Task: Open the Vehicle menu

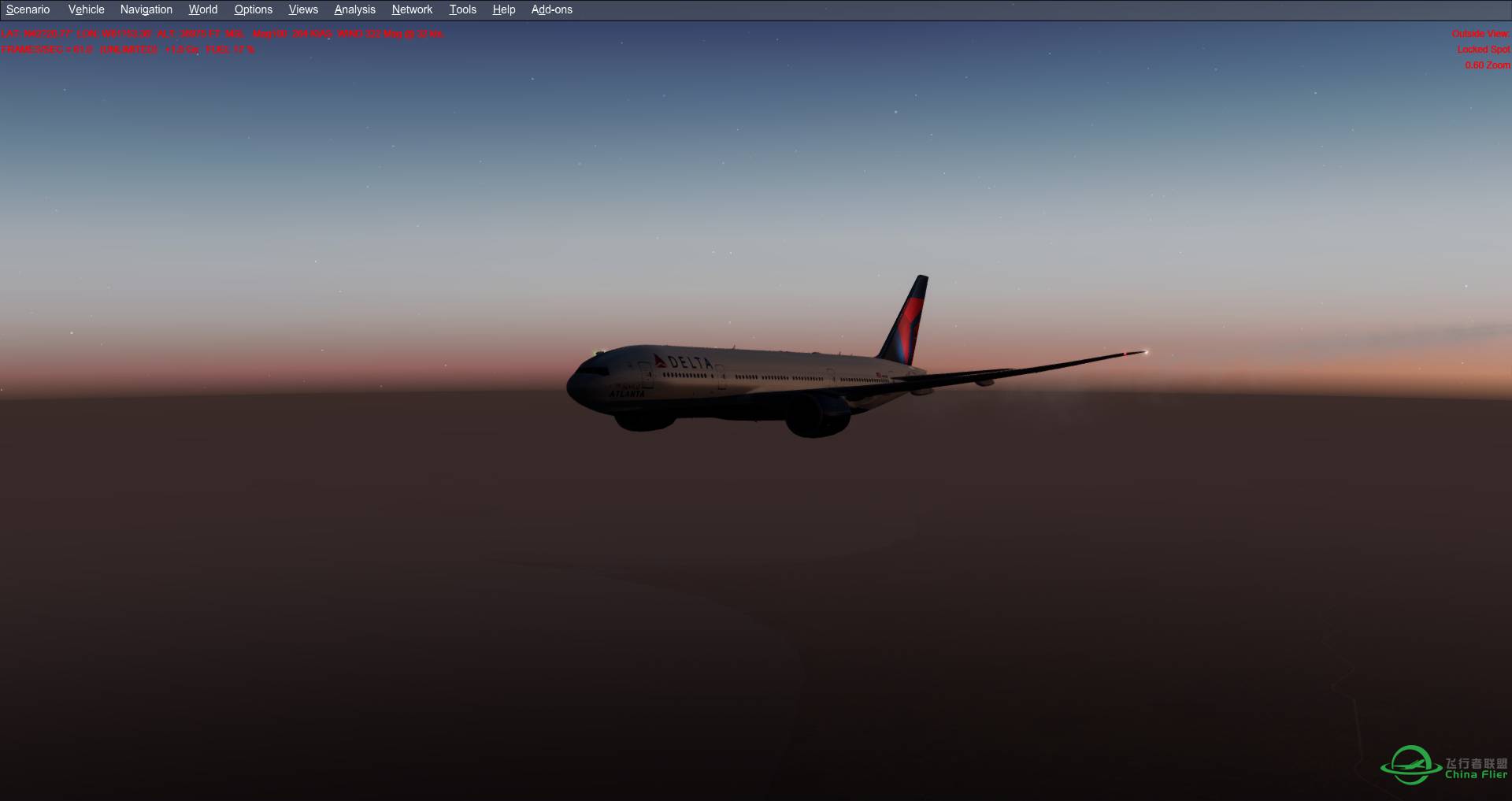Action: coord(85,9)
